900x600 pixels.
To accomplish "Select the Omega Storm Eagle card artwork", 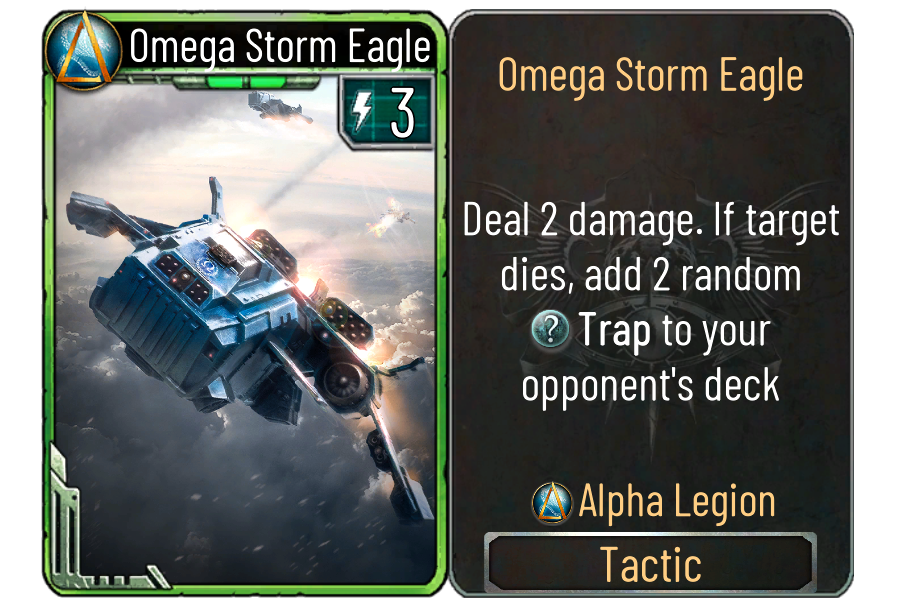I will [240, 330].
